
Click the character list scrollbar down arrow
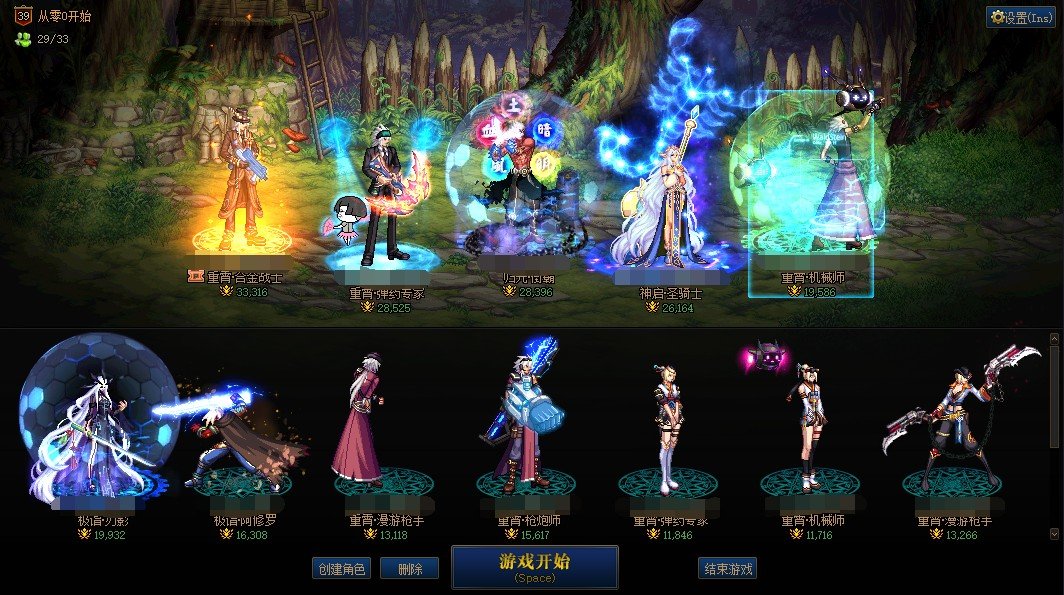point(1053,535)
